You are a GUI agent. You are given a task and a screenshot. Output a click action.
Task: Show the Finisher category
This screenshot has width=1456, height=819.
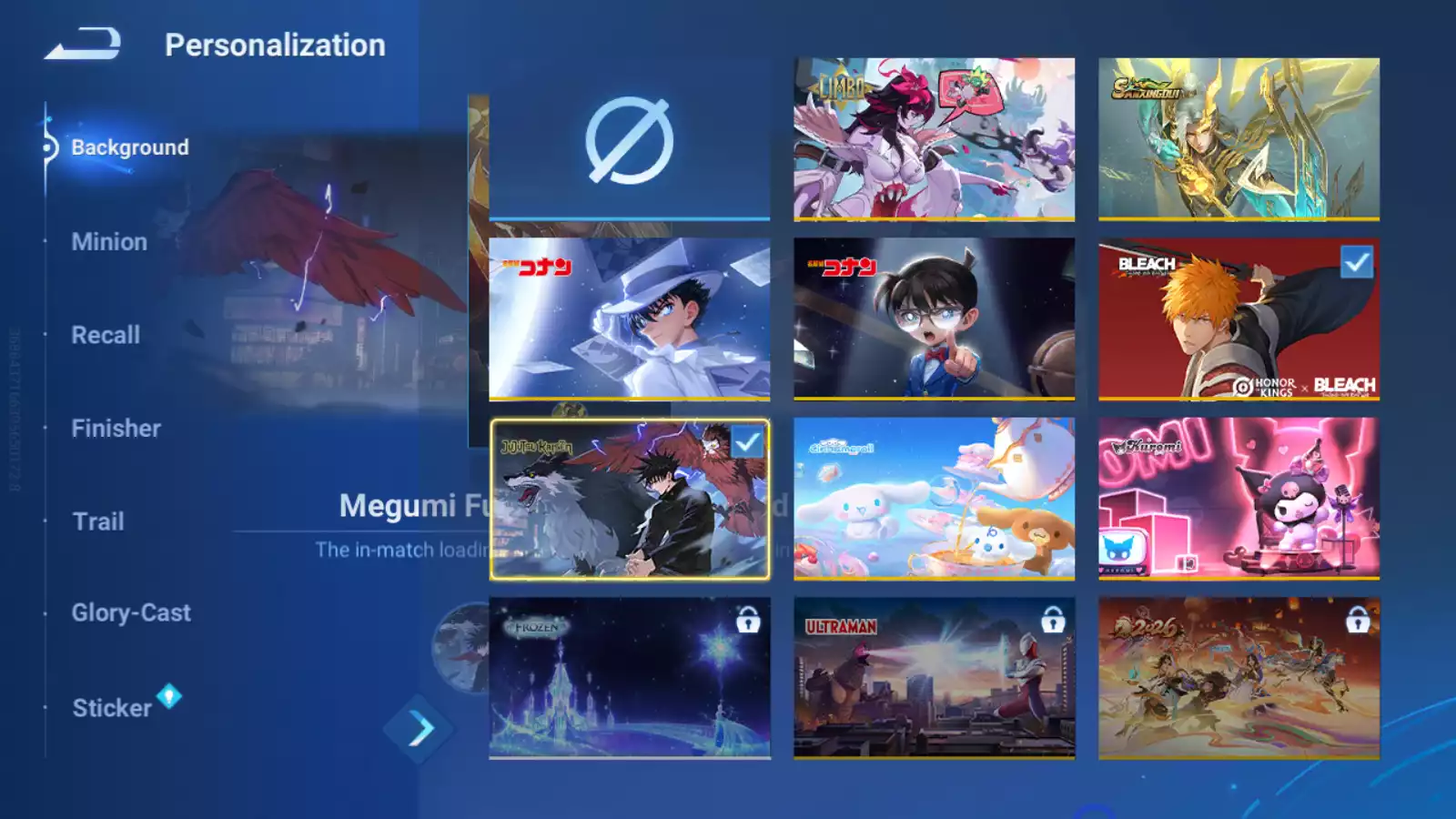tap(116, 429)
